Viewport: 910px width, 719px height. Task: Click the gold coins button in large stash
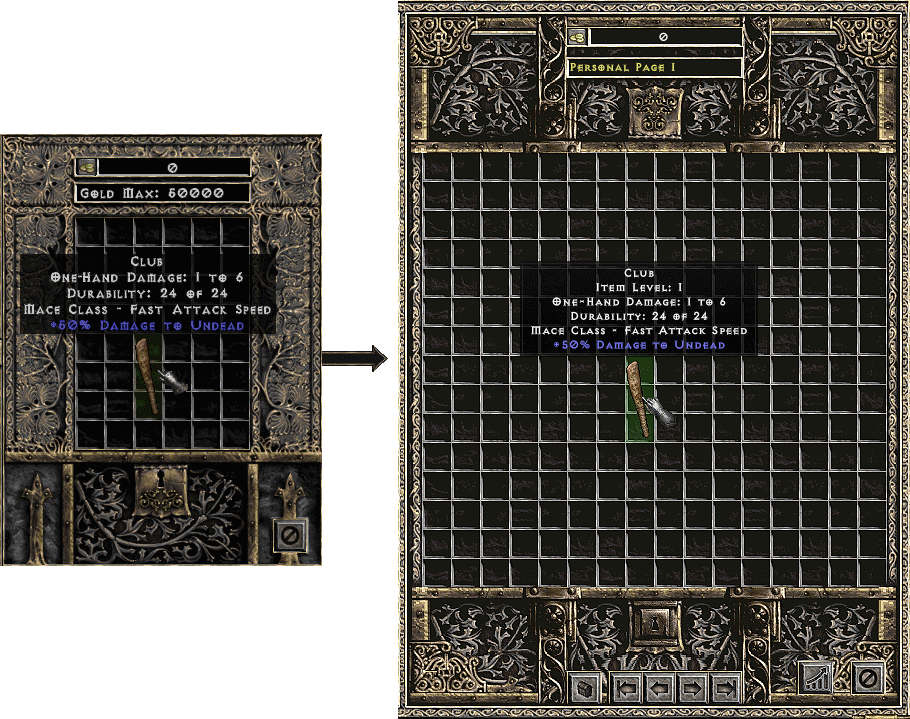577,37
